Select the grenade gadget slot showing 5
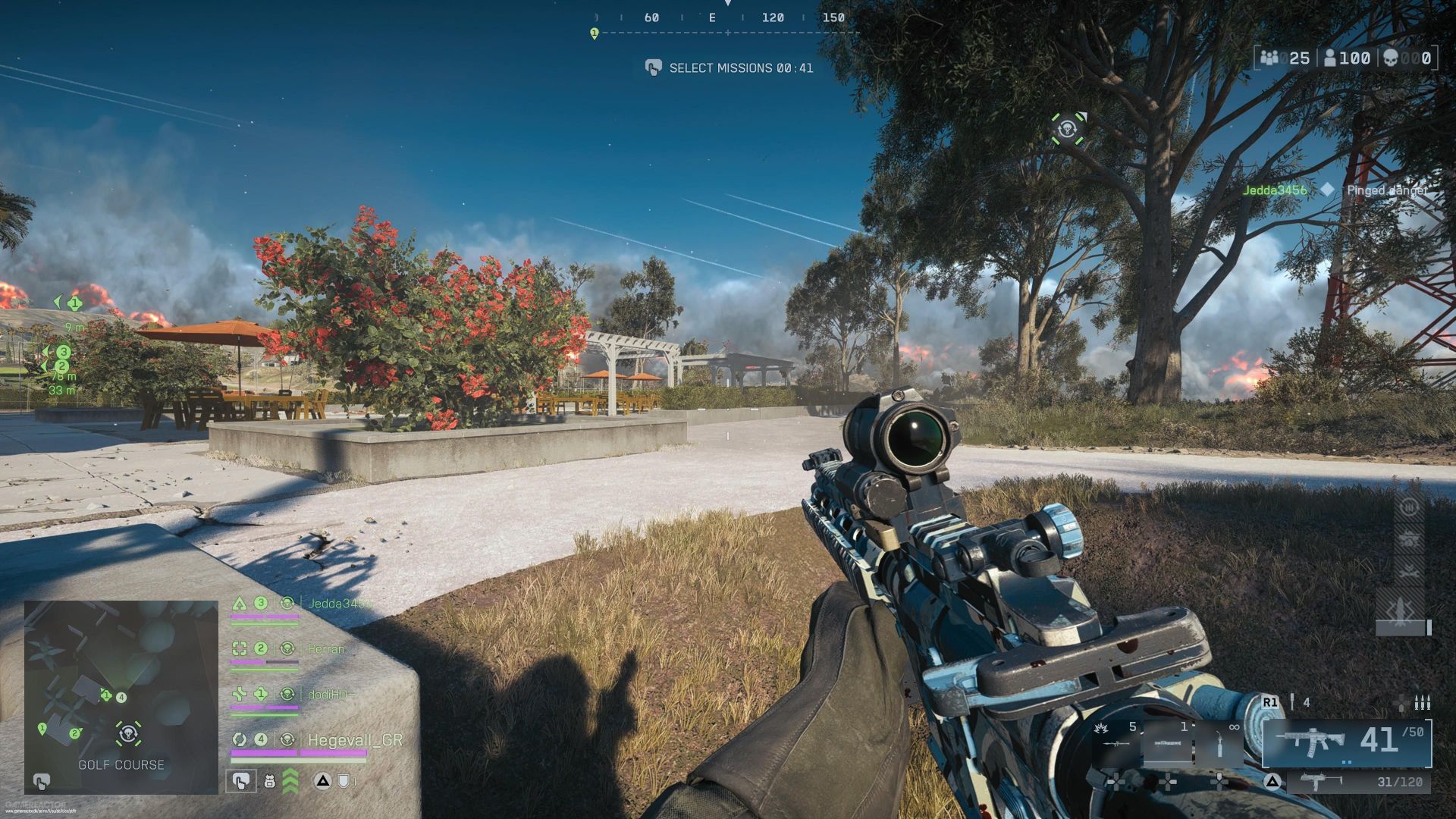 click(1113, 739)
